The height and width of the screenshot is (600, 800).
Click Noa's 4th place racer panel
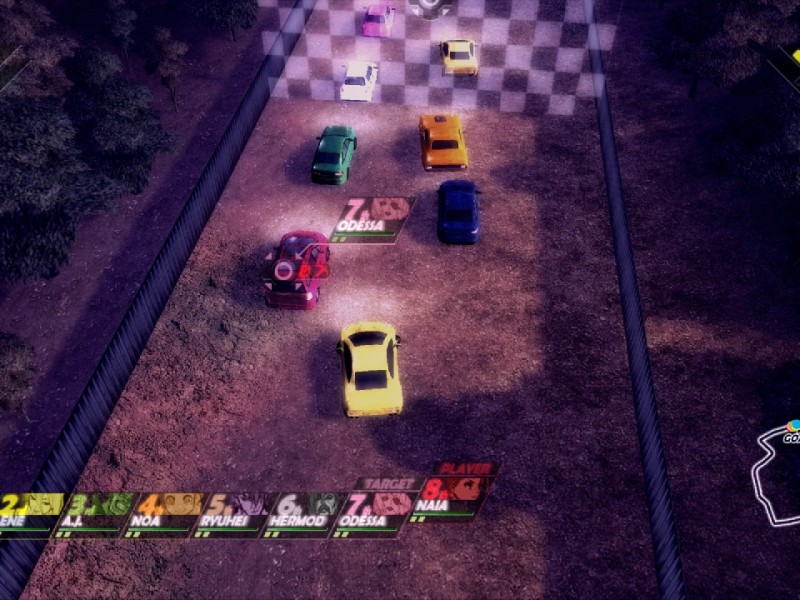point(166,513)
